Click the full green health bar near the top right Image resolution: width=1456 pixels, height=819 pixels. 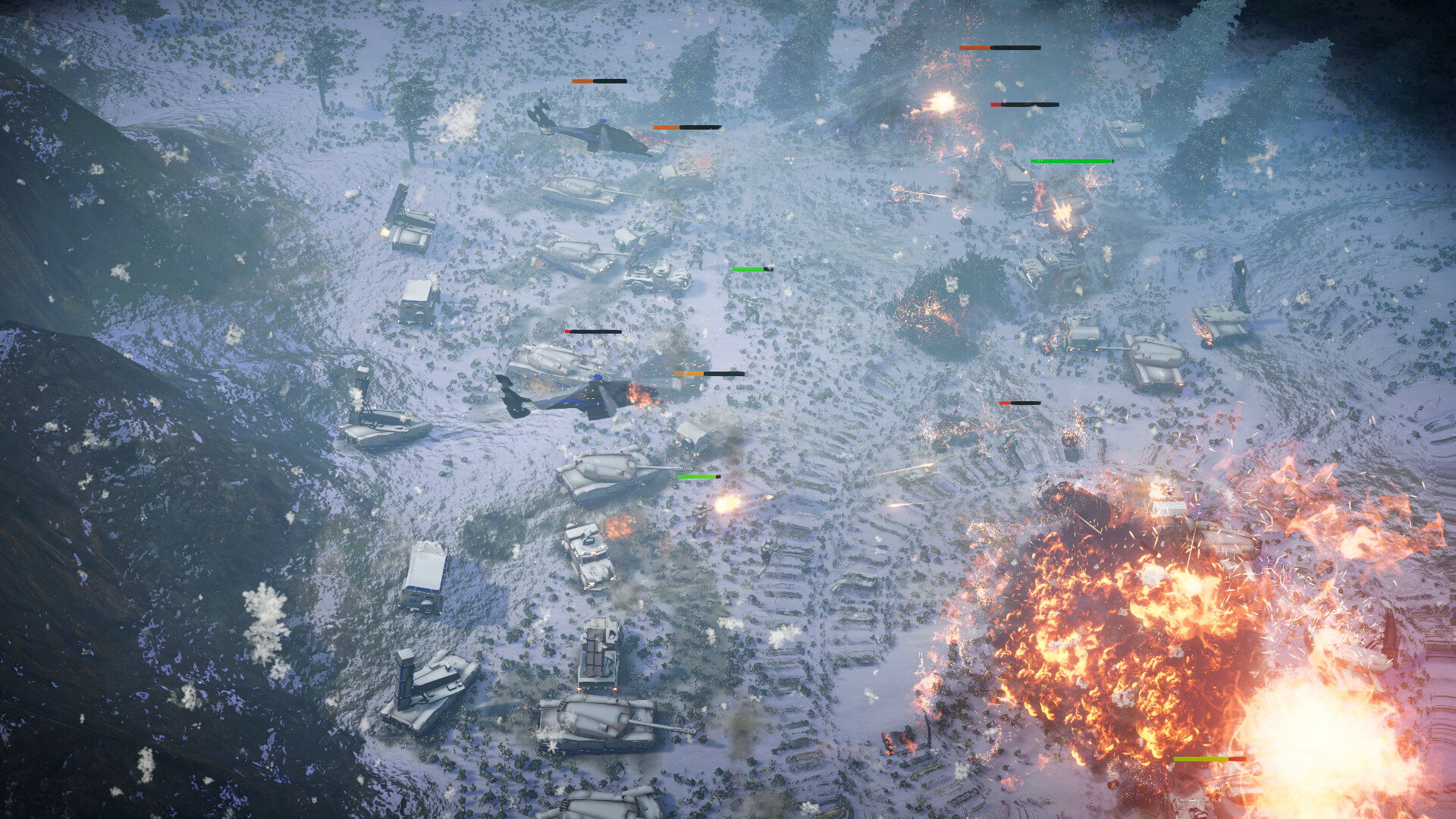1071,161
